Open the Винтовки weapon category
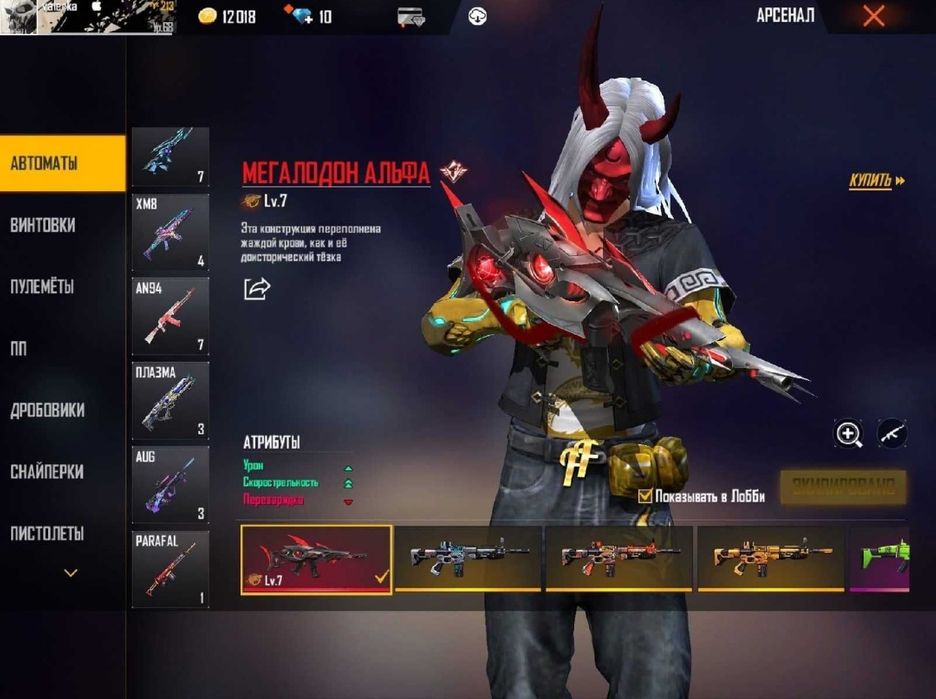Screen dimensions: 936x699 pos(43,225)
